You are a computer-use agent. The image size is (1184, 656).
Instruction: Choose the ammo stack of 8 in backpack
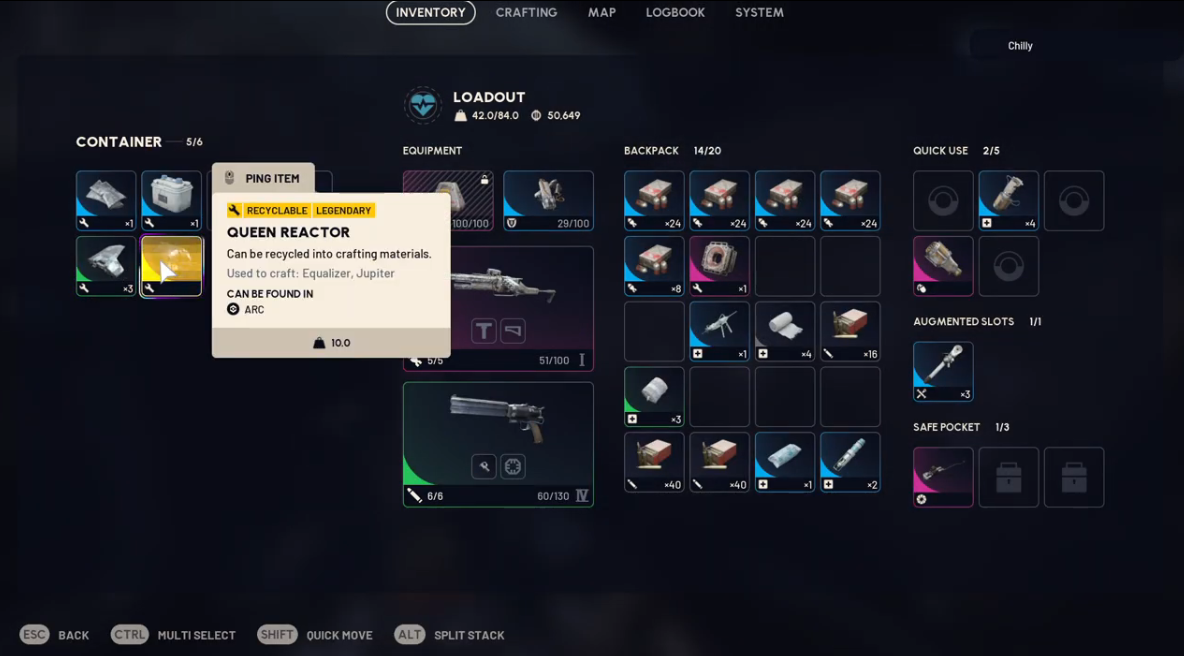click(x=654, y=266)
